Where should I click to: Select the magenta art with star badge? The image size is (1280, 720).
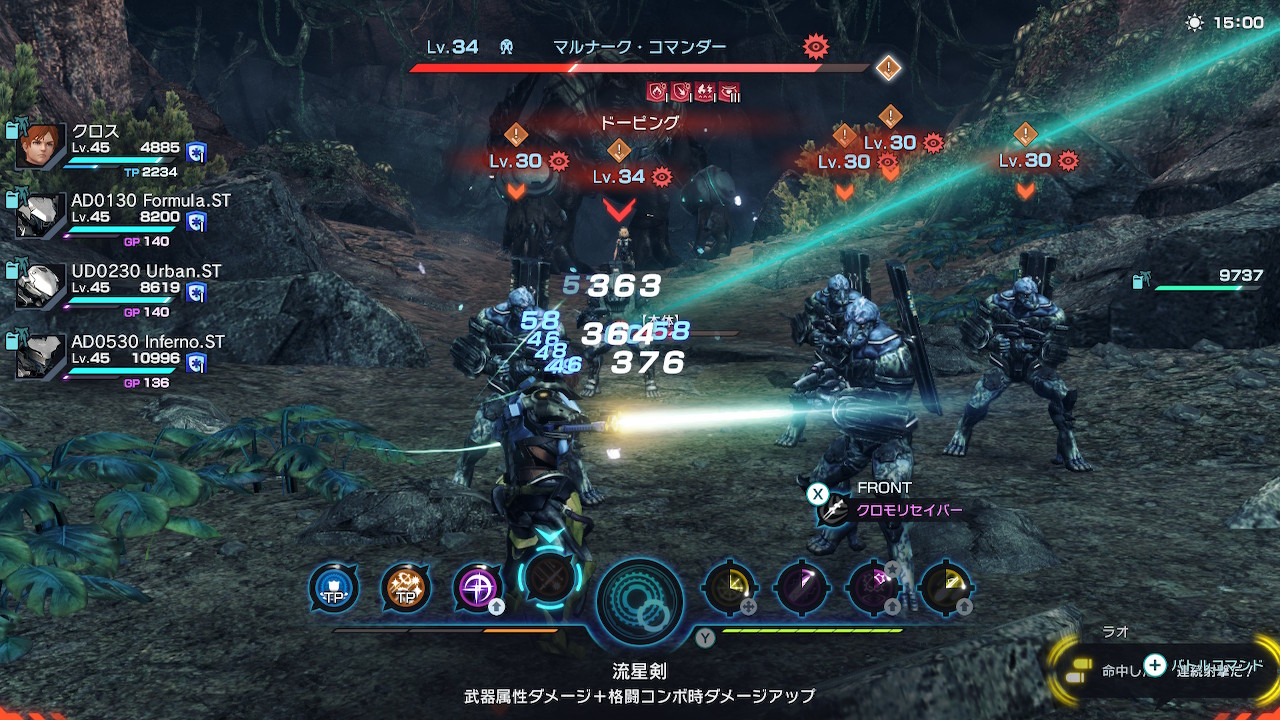[873, 587]
